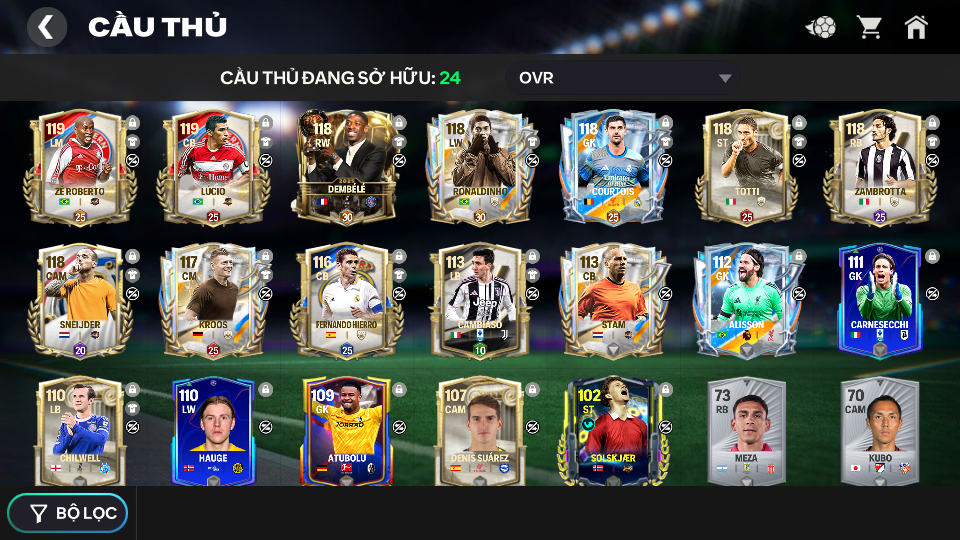Select the Zambrotta player card
The height and width of the screenshot is (540, 960).
click(879, 167)
